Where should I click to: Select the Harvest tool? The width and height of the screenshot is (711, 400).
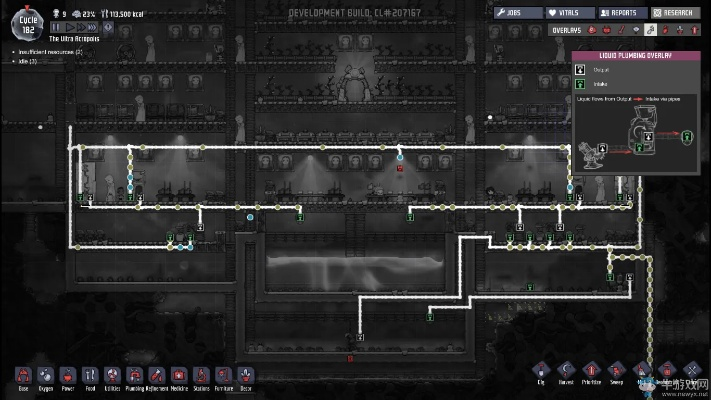tap(567, 372)
